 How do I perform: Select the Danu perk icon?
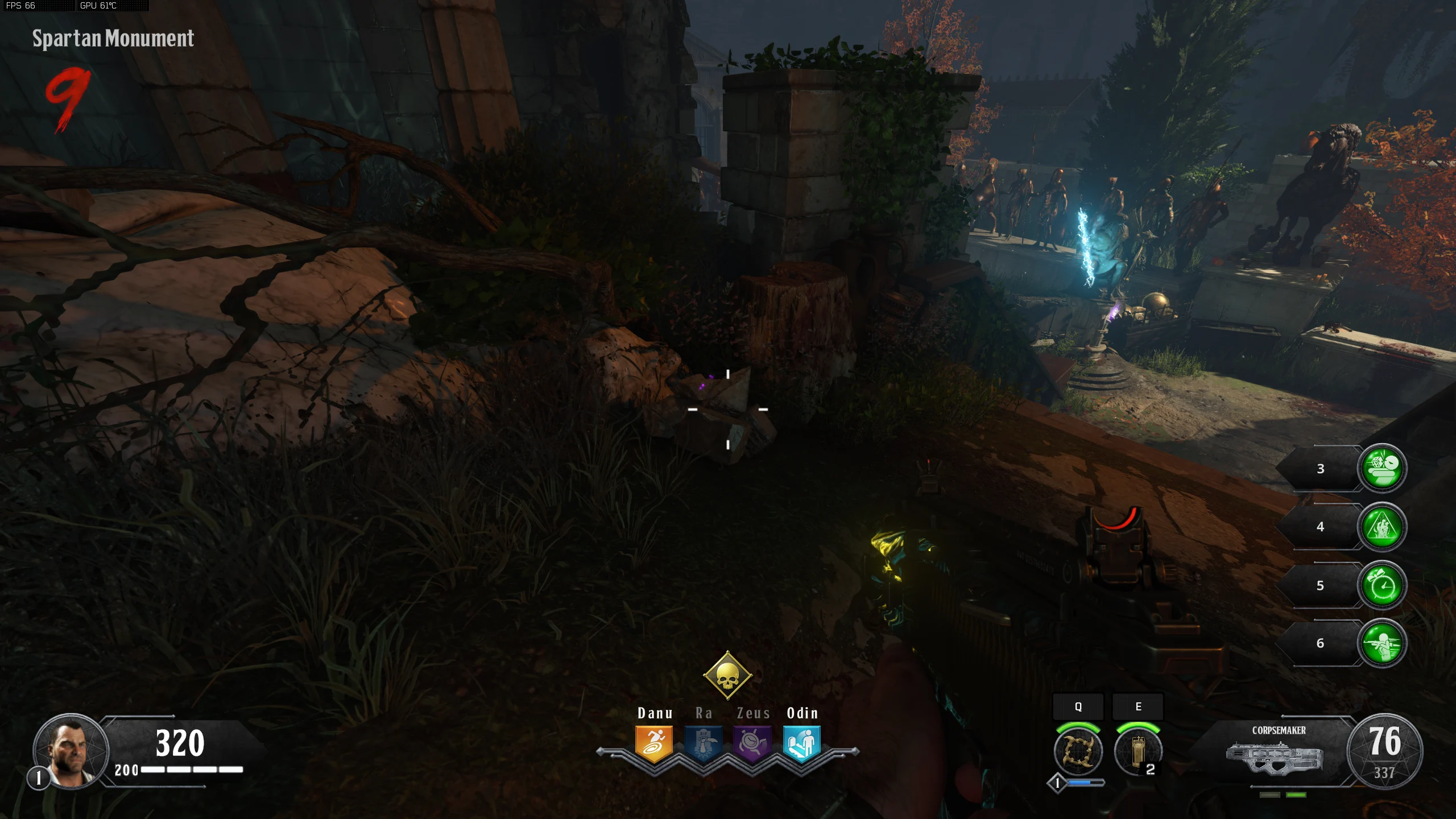(654, 743)
